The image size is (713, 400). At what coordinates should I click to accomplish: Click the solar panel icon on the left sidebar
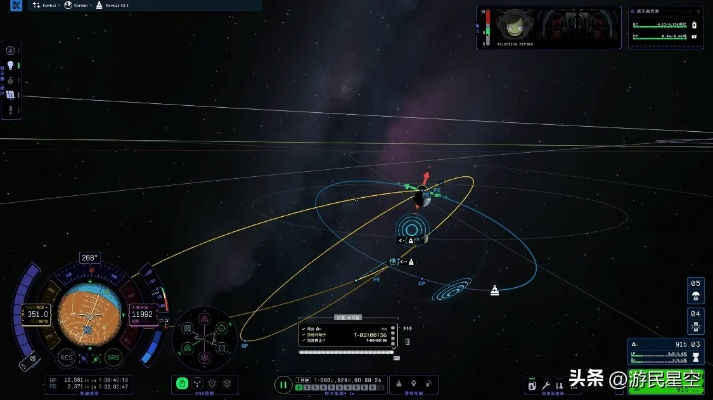tap(11, 94)
